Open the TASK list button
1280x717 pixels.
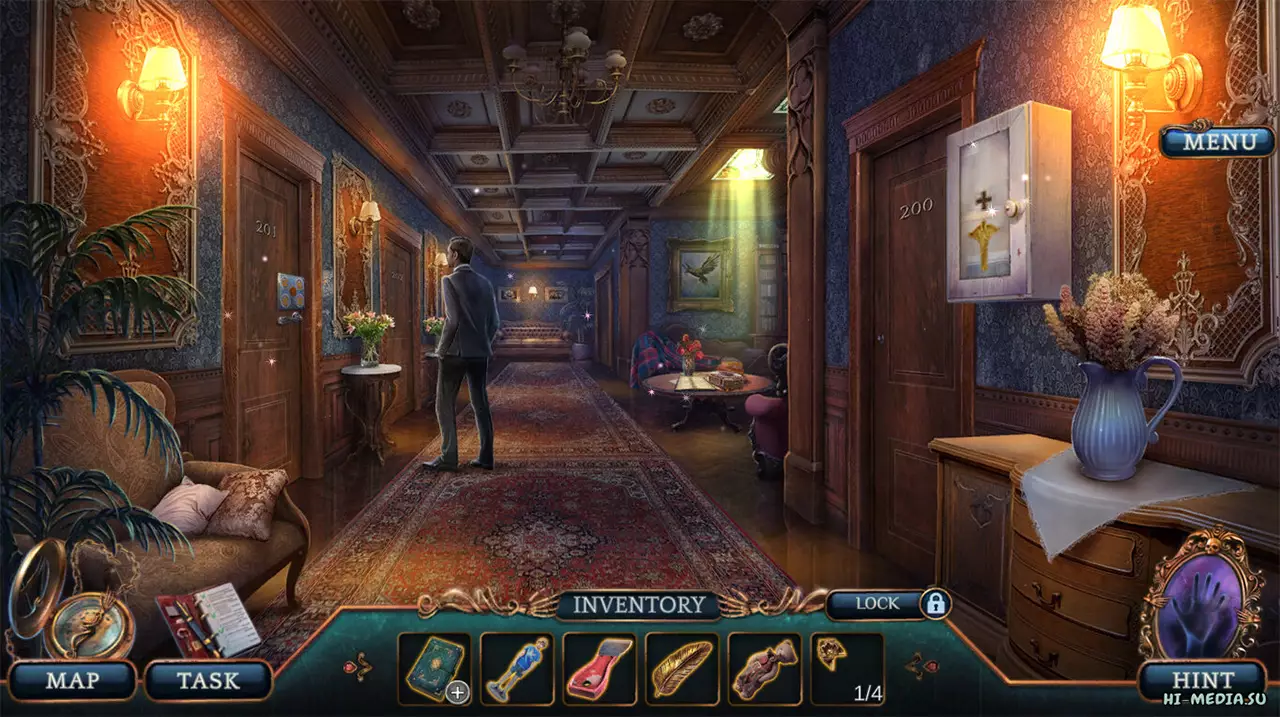(208, 681)
